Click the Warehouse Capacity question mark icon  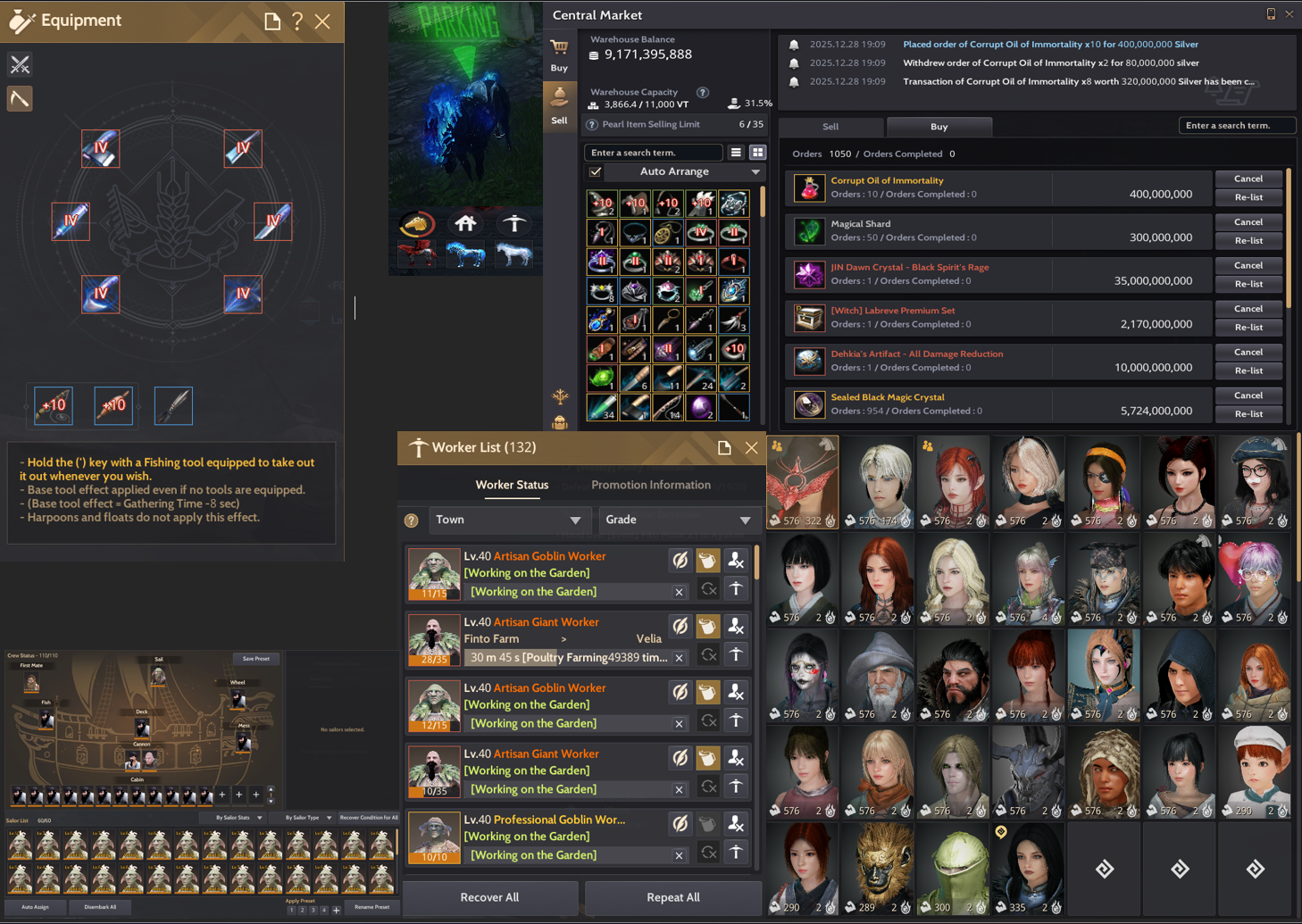(x=703, y=92)
